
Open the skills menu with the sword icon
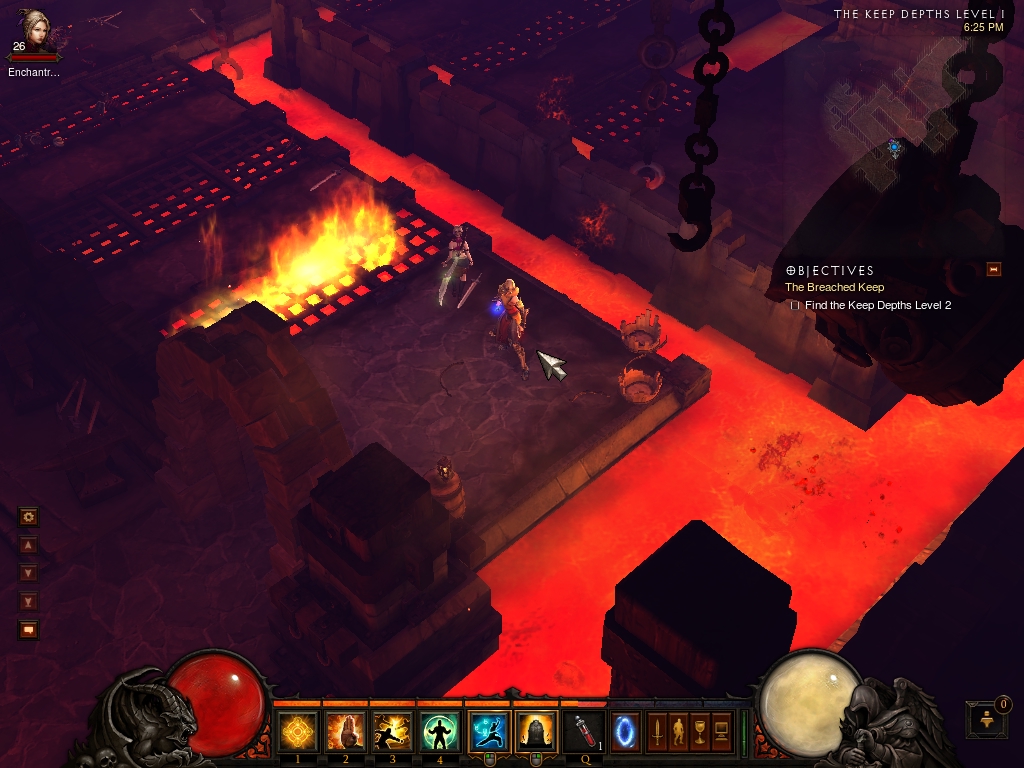(x=657, y=732)
